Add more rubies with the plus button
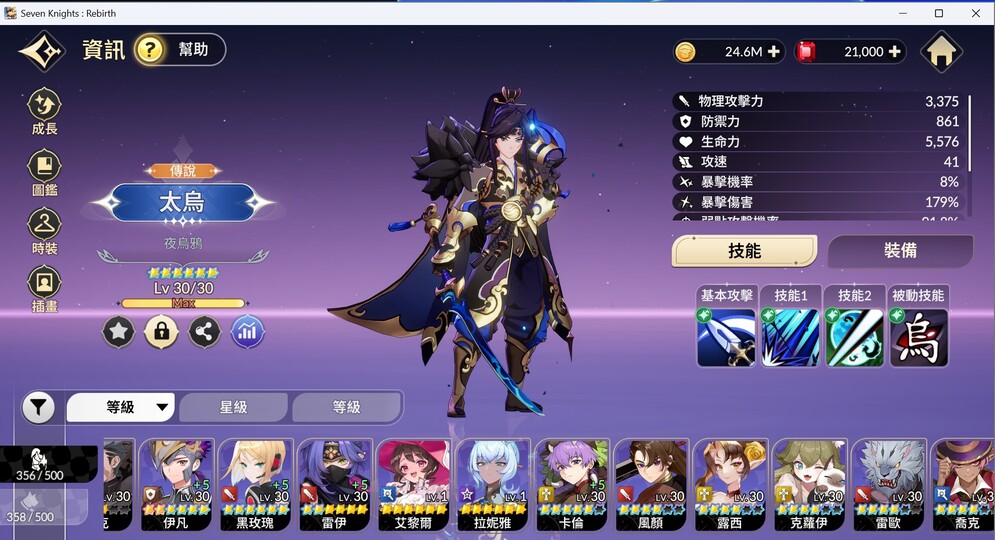This screenshot has width=995, height=540. click(895, 52)
